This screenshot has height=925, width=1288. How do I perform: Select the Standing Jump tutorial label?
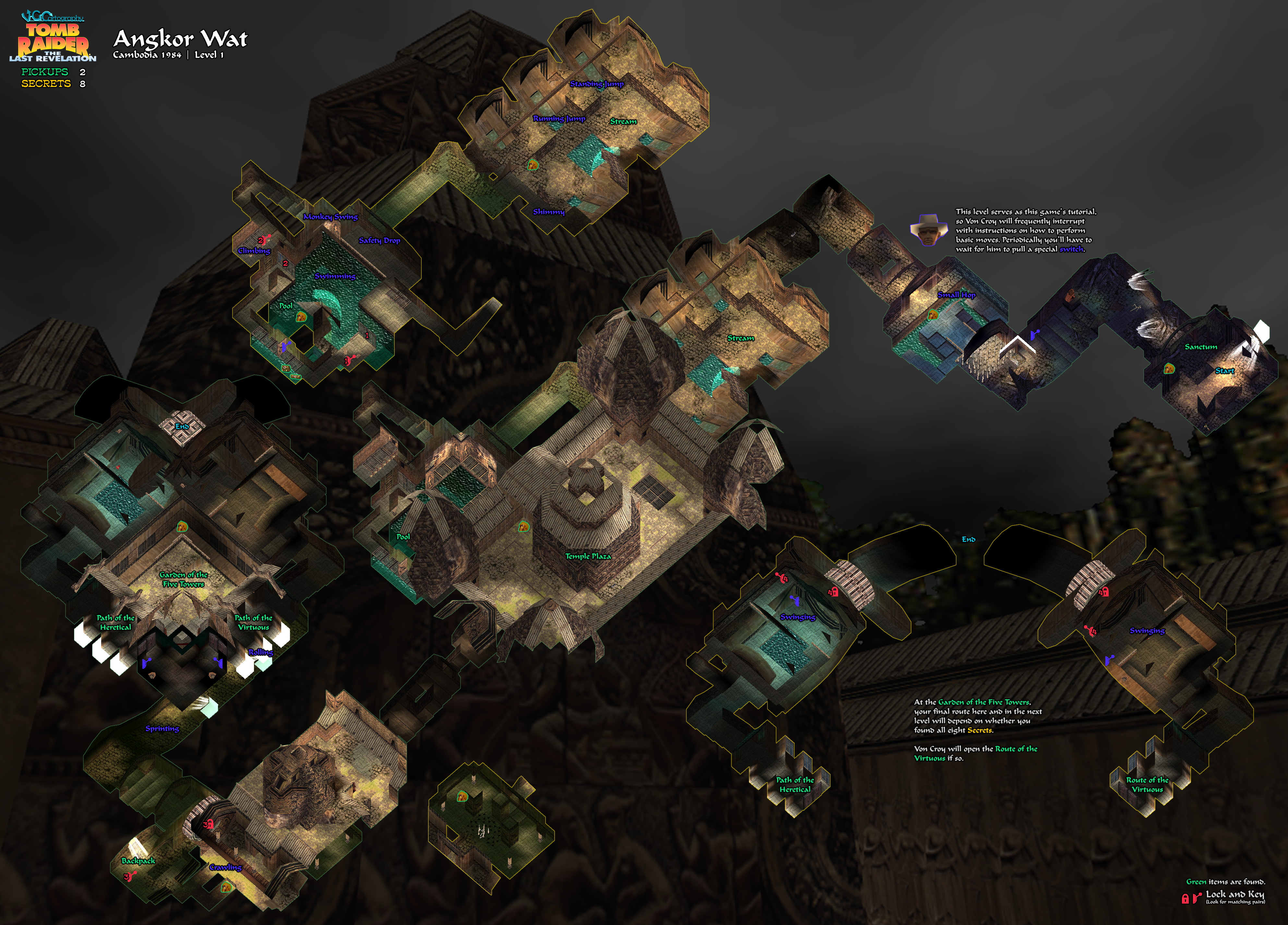[596, 84]
